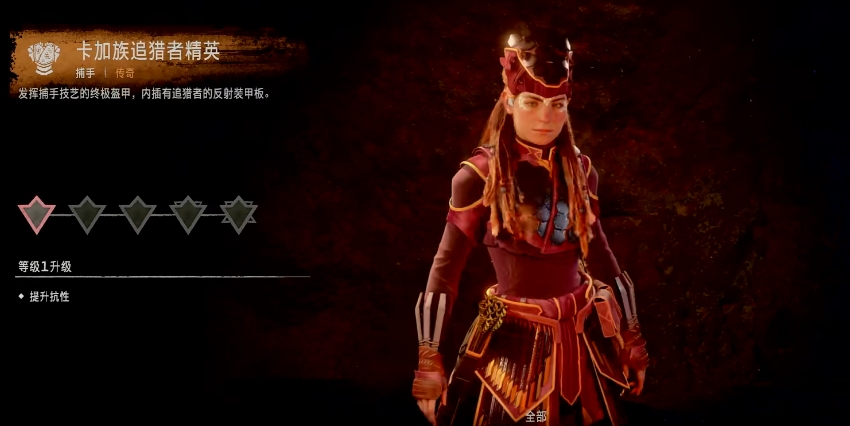
Task: Select the fifth and final upgrade triangle
Action: [x=238, y=212]
